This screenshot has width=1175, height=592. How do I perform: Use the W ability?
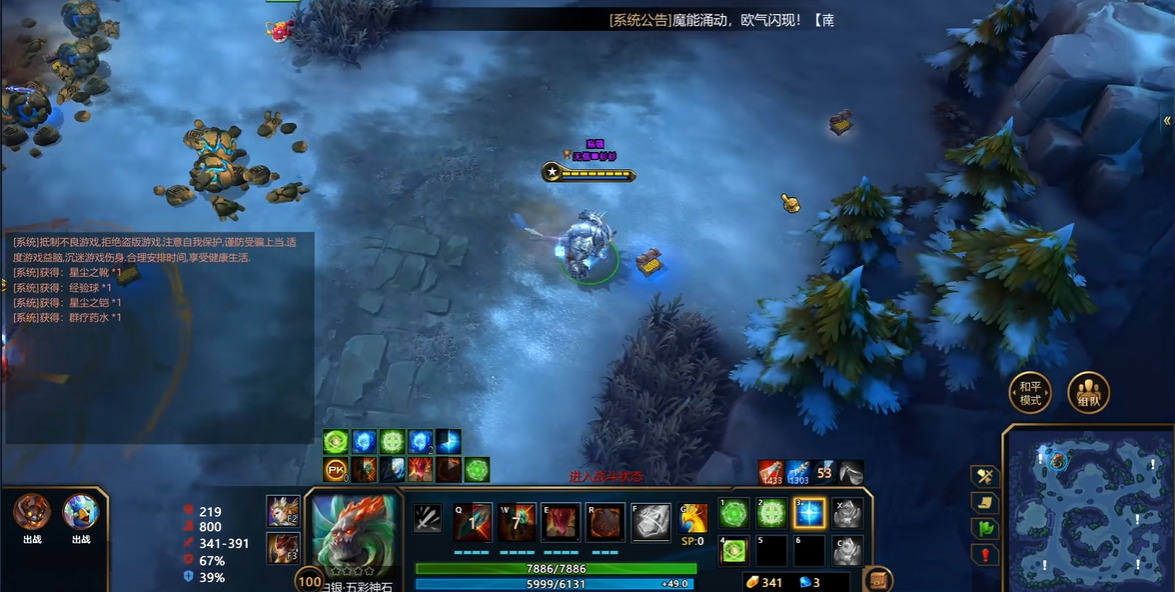(x=517, y=521)
